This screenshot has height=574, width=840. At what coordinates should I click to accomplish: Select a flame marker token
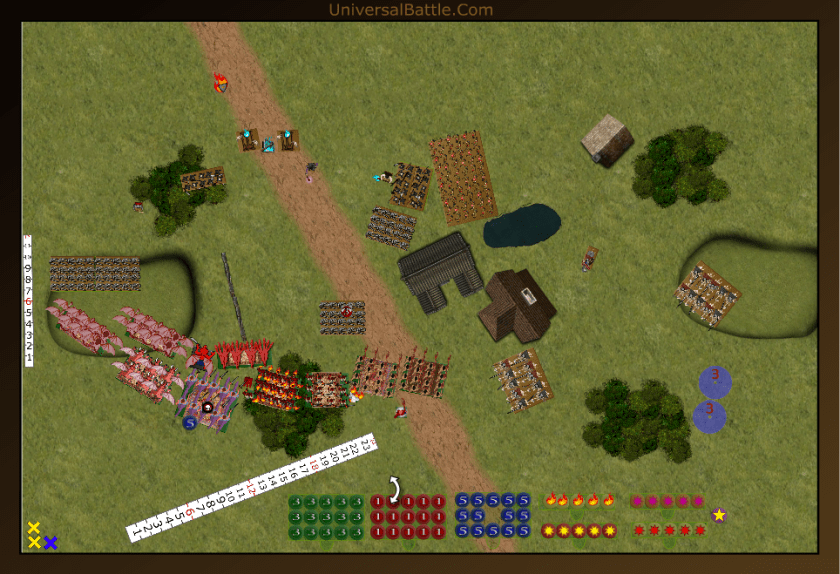tap(551, 500)
